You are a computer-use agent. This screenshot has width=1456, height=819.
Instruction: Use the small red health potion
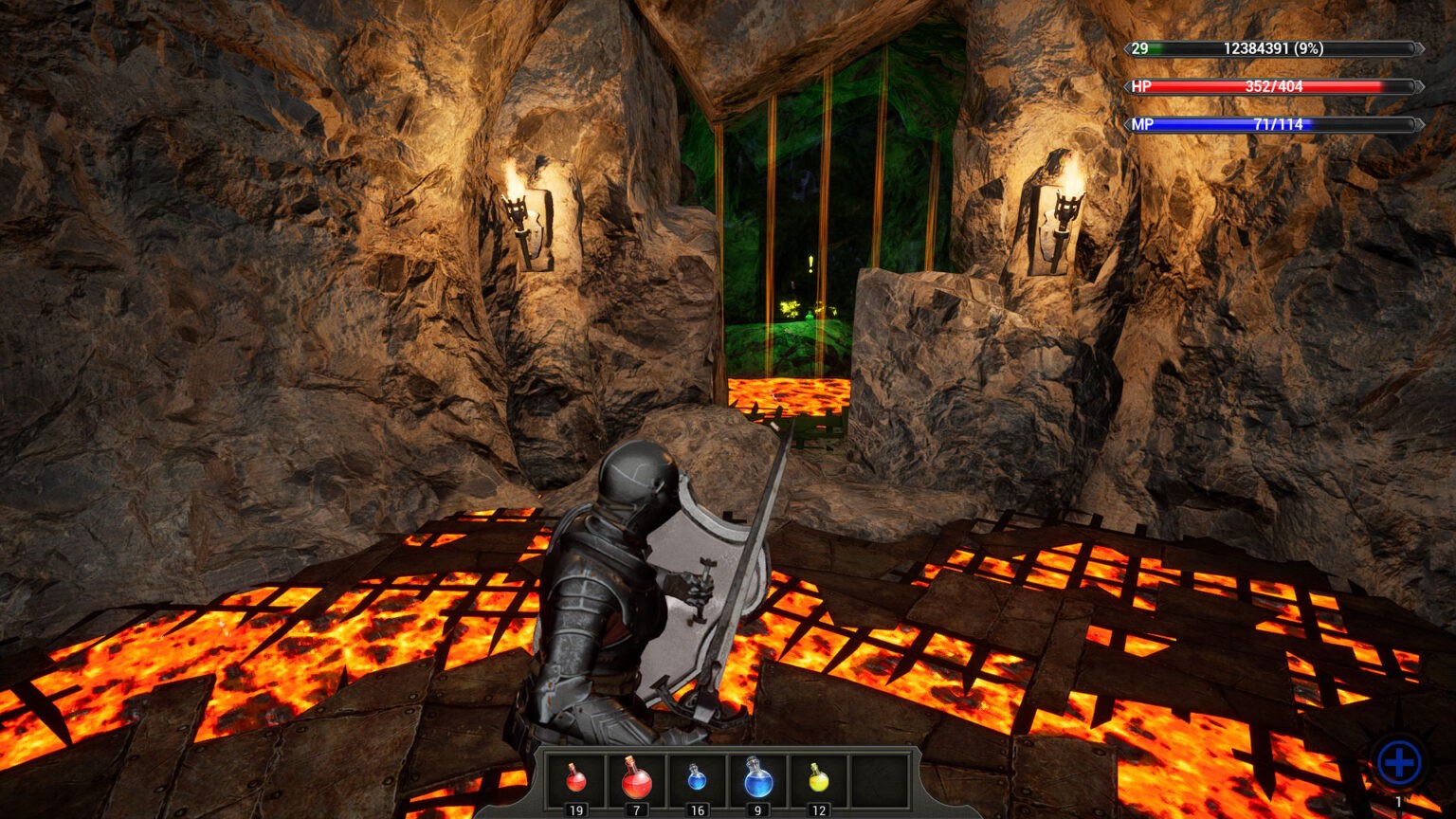(575, 779)
